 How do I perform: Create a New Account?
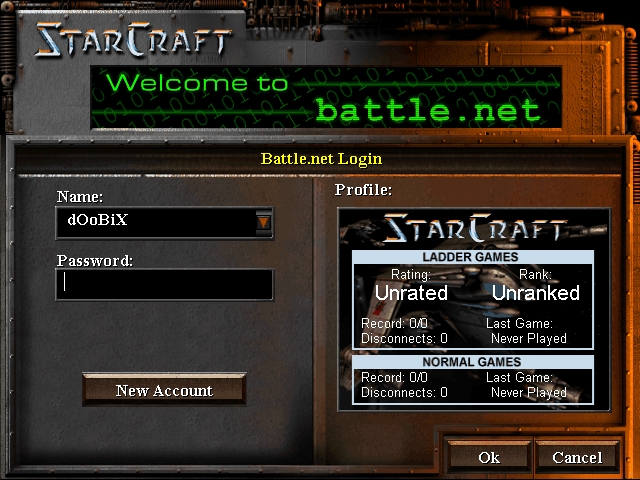(x=164, y=390)
